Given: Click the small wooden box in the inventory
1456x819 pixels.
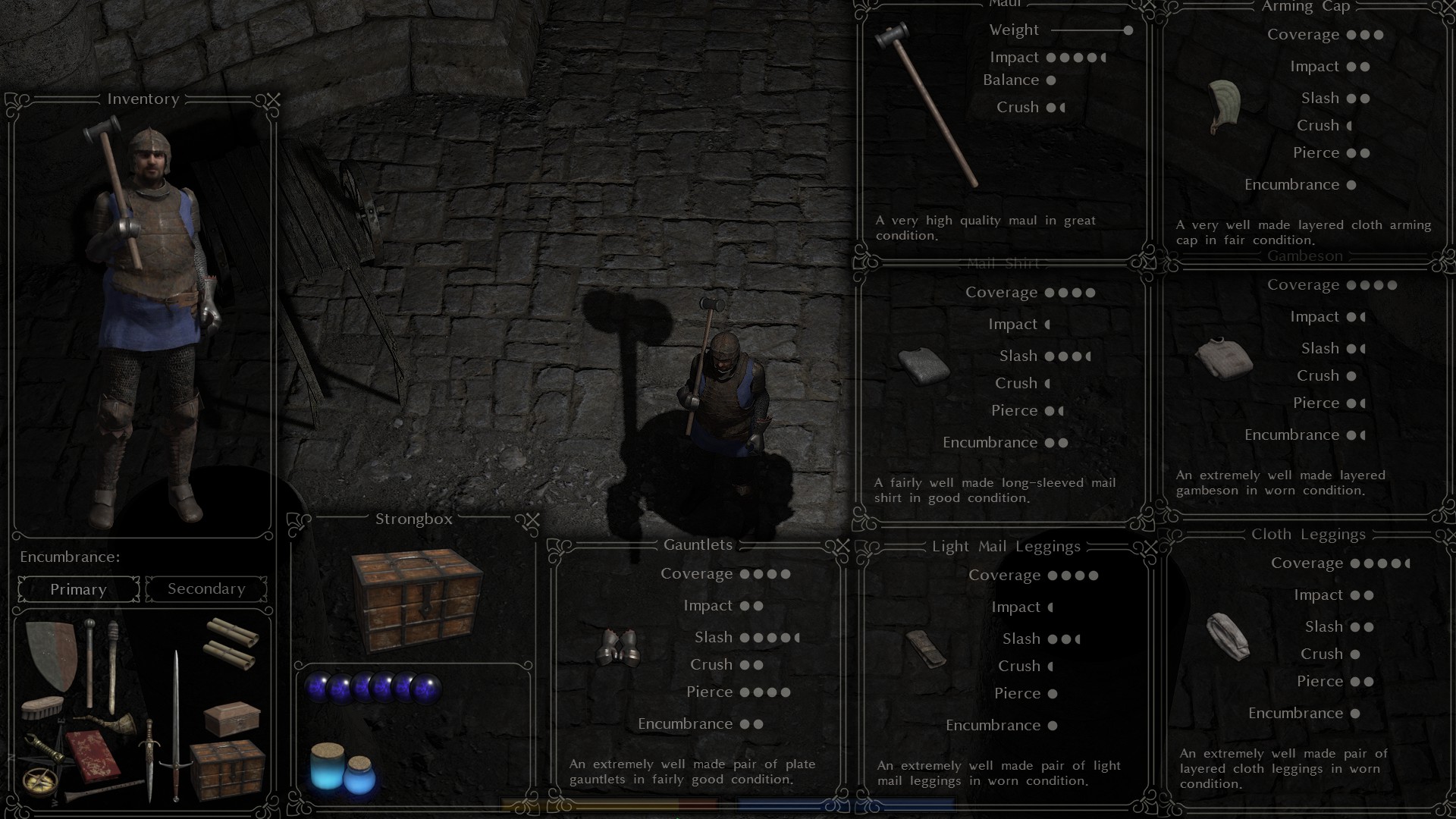Looking at the screenshot, I should [232, 719].
